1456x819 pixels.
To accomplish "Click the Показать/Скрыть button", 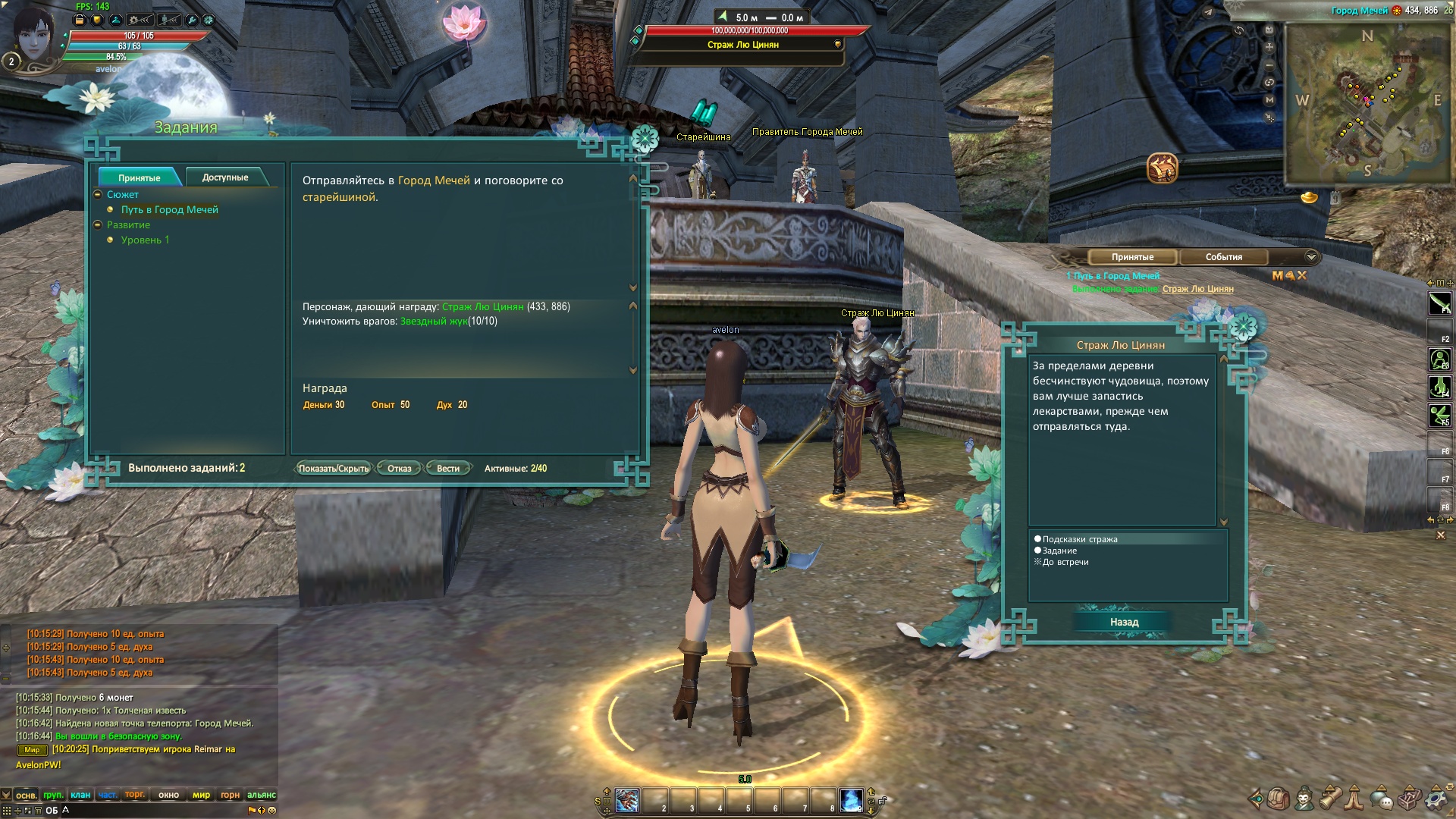I will pyautogui.click(x=333, y=469).
